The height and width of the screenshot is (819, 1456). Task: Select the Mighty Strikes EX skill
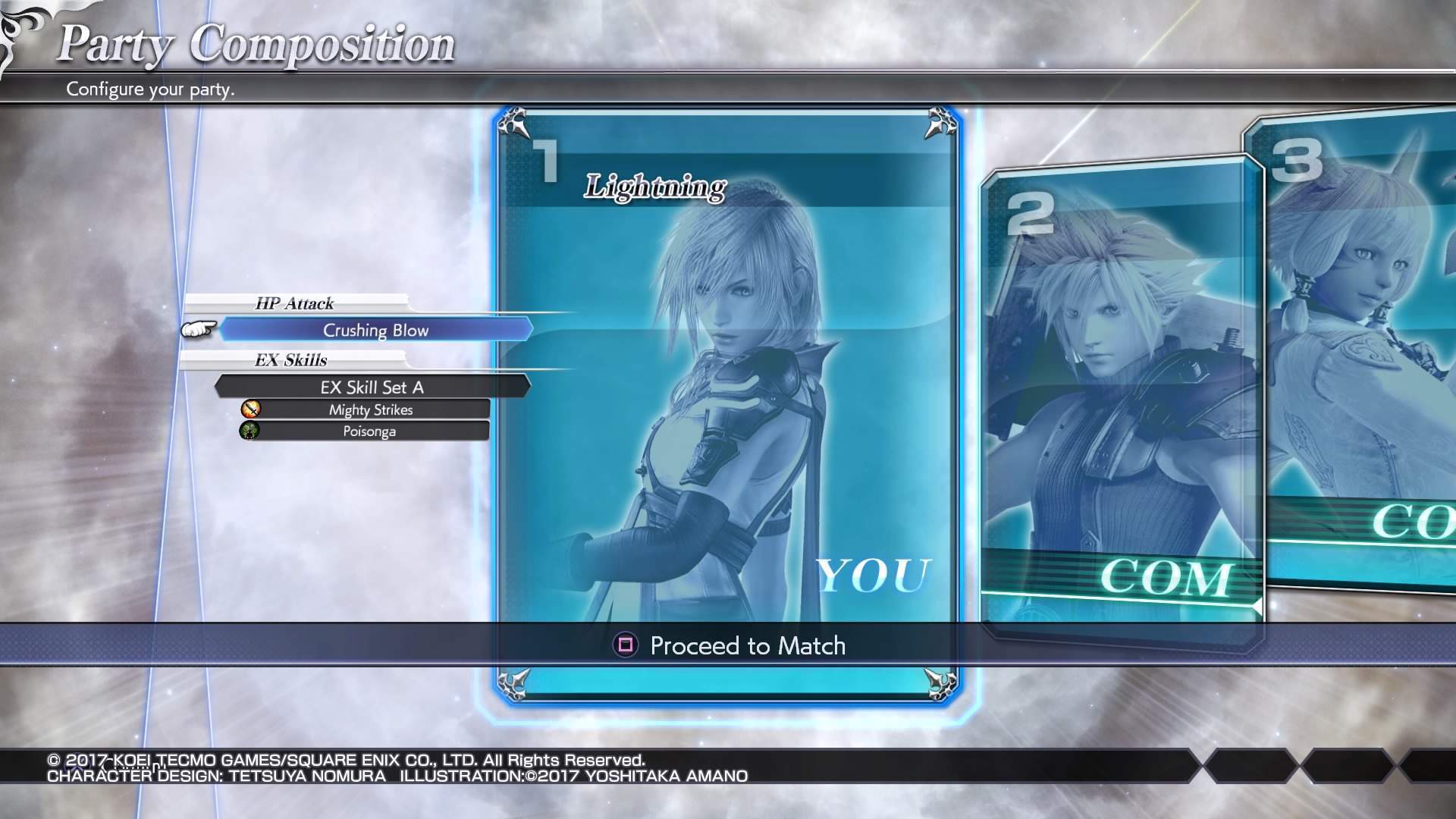[370, 410]
